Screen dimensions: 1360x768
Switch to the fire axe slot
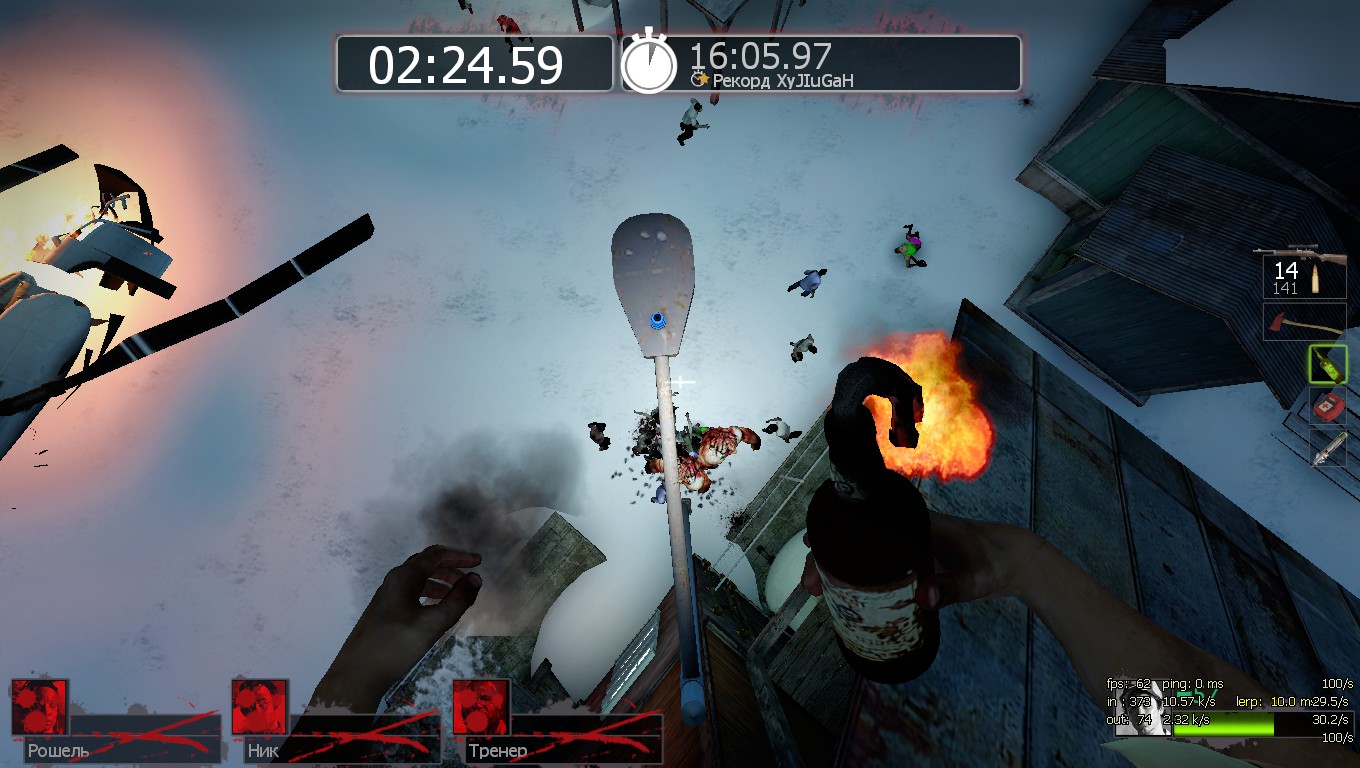point(1303,322)
